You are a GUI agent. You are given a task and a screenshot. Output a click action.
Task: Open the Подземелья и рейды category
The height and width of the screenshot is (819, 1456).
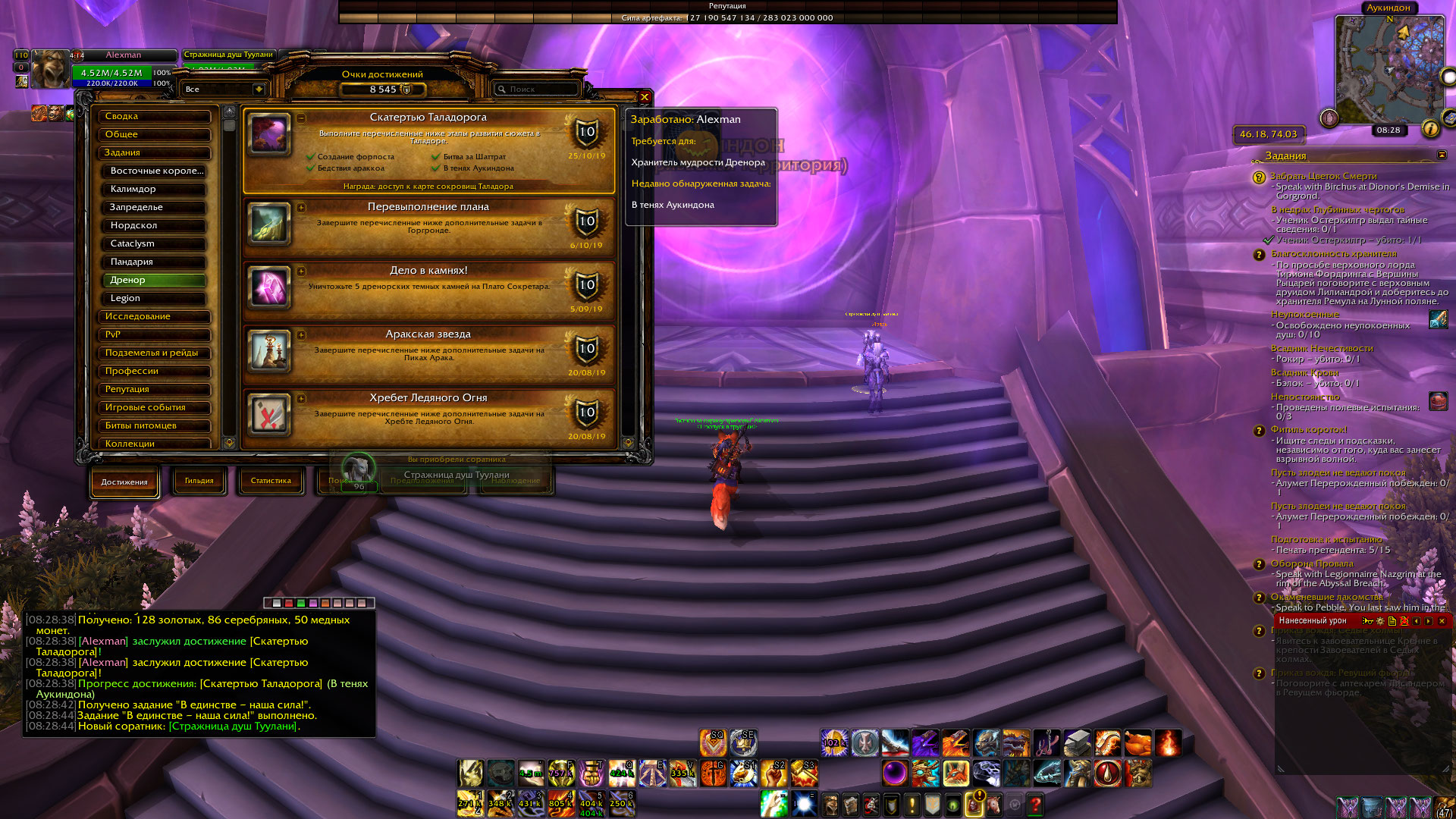pyautogui.click(x=155, y=353)
